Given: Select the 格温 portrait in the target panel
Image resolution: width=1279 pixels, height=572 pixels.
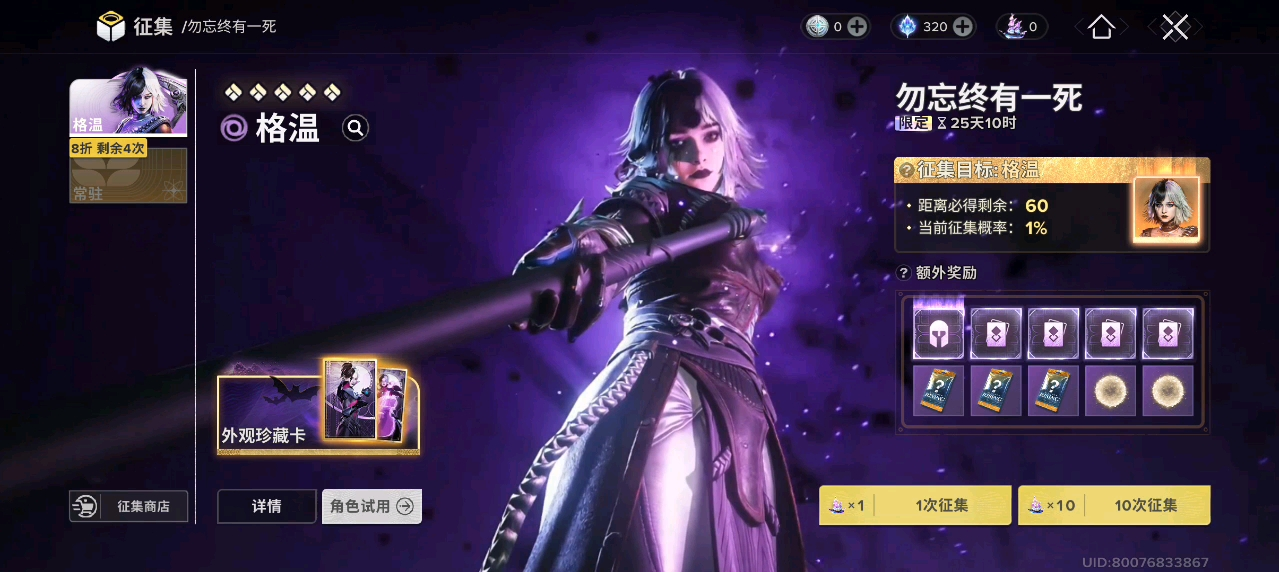Looking at the screenshot, I should [x=1165, y=209].
